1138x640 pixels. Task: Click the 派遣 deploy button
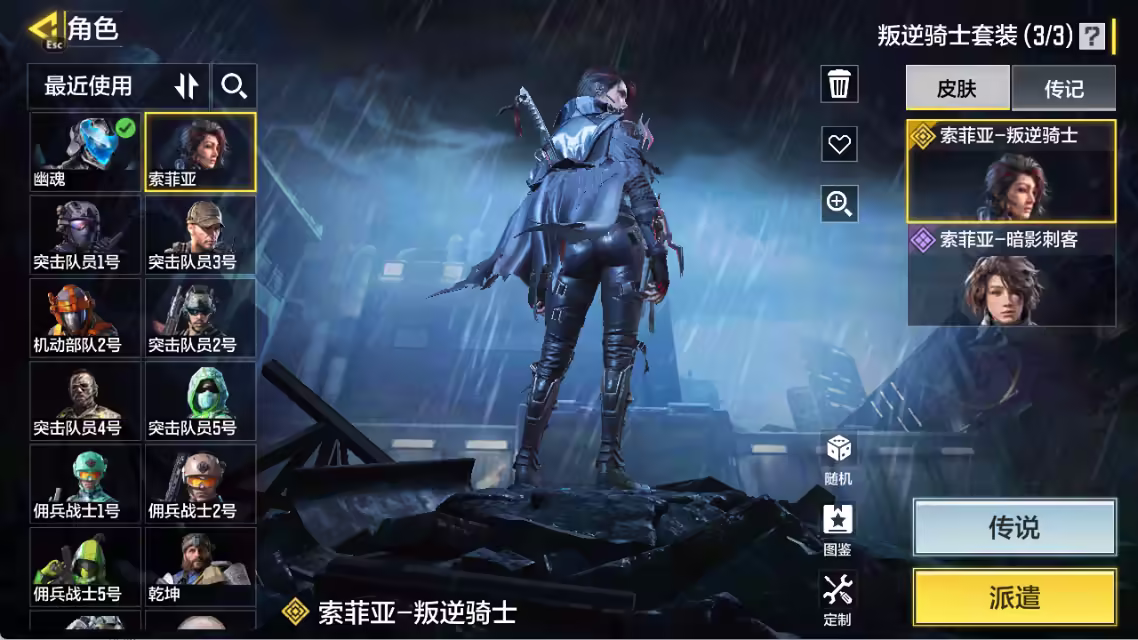pyautogui.click(x=1014, y=598)
